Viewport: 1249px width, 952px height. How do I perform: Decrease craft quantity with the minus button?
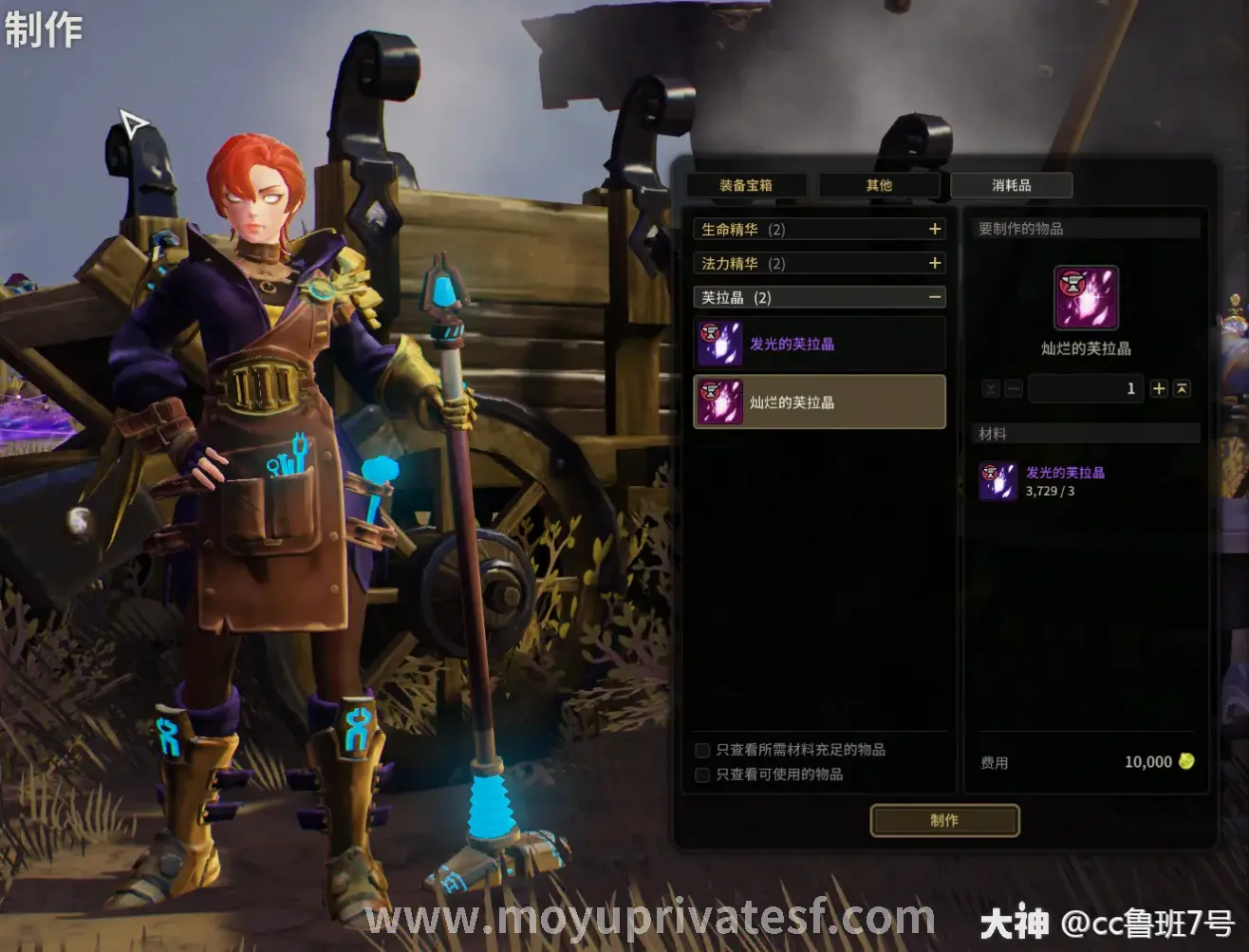click(x=1014, y=389)
